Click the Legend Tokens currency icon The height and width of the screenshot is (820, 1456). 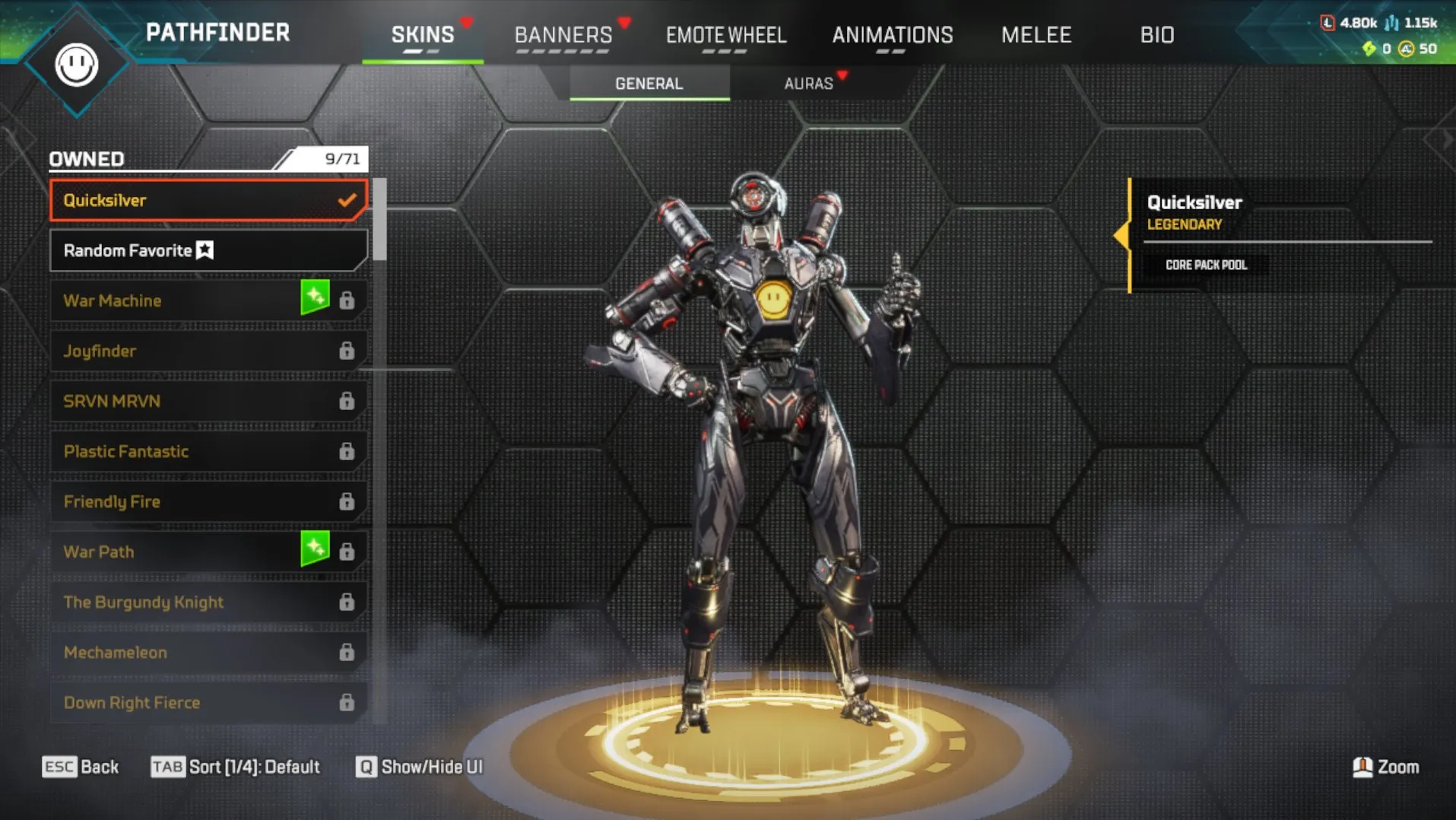pos(1328,23)
